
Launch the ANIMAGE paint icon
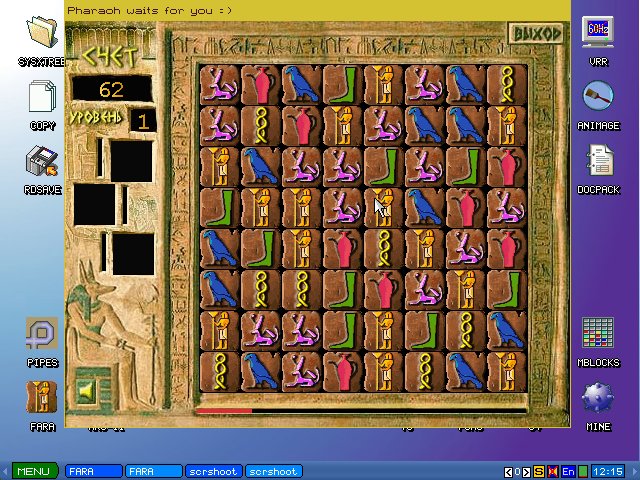598,101
